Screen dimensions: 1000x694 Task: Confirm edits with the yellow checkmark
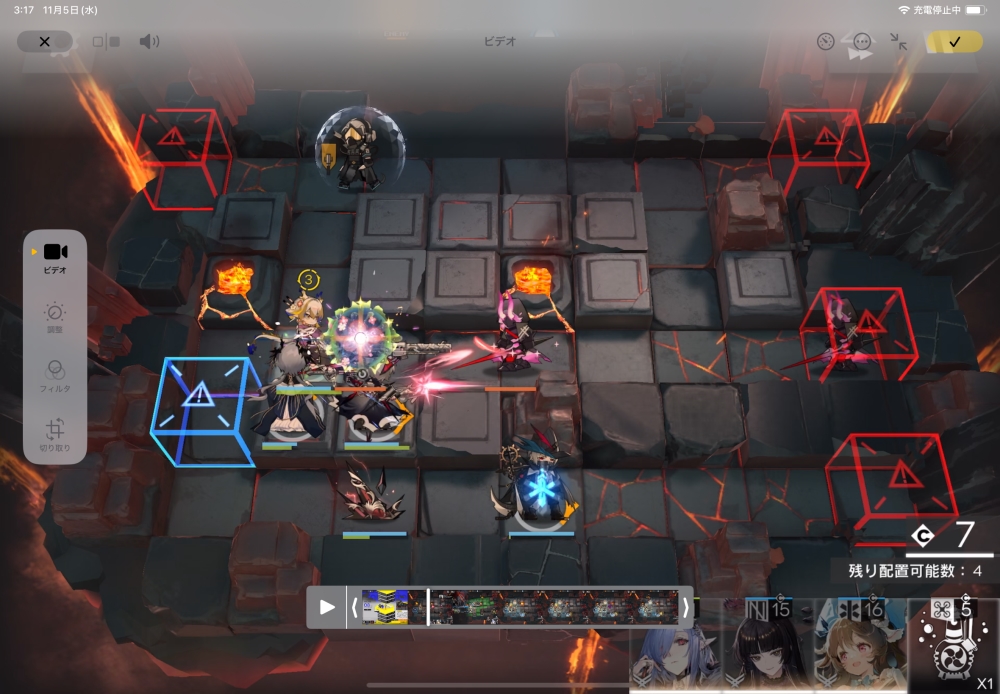[x=954, y=42]
